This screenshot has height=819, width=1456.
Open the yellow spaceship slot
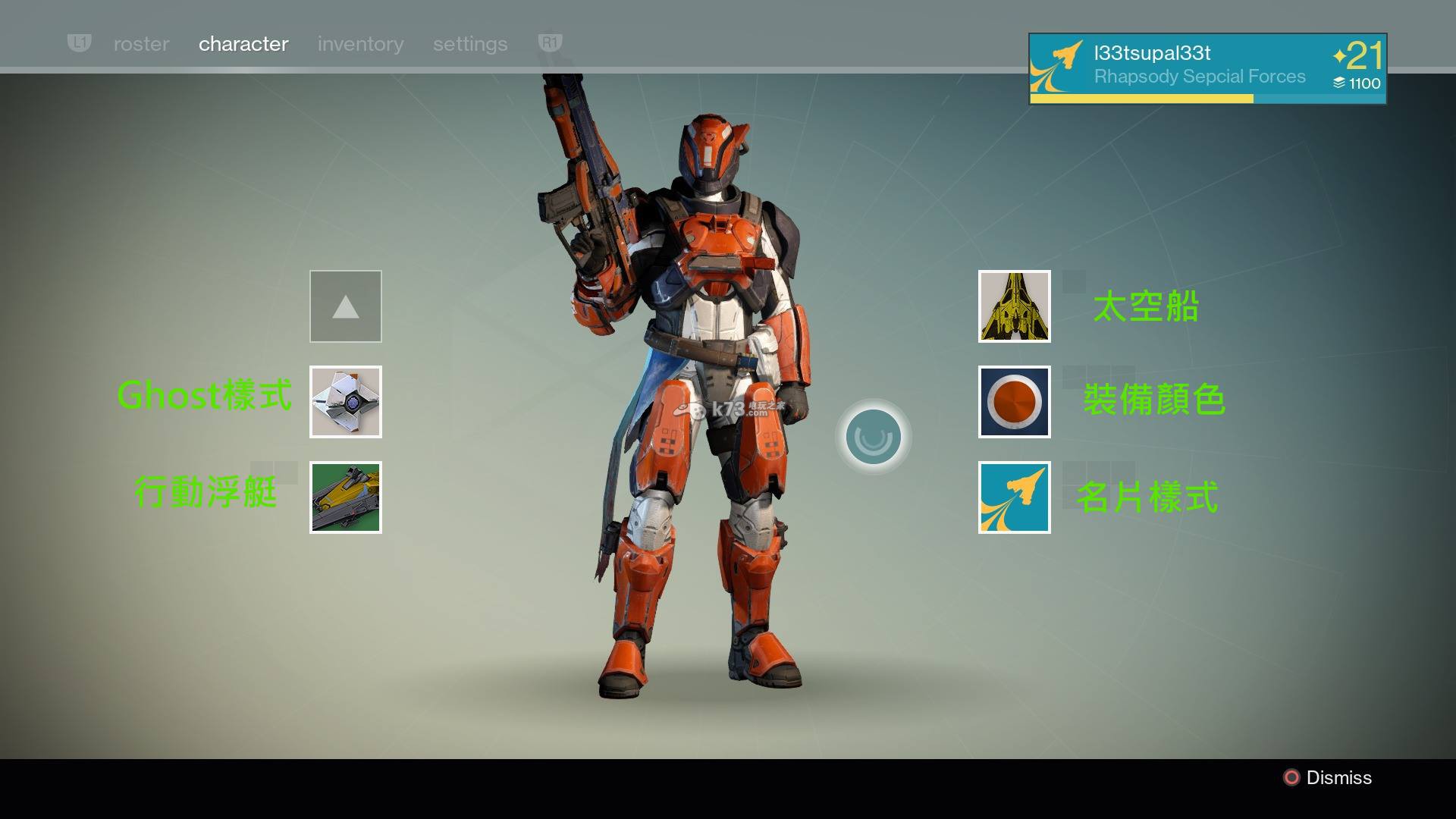point(1015,306)
